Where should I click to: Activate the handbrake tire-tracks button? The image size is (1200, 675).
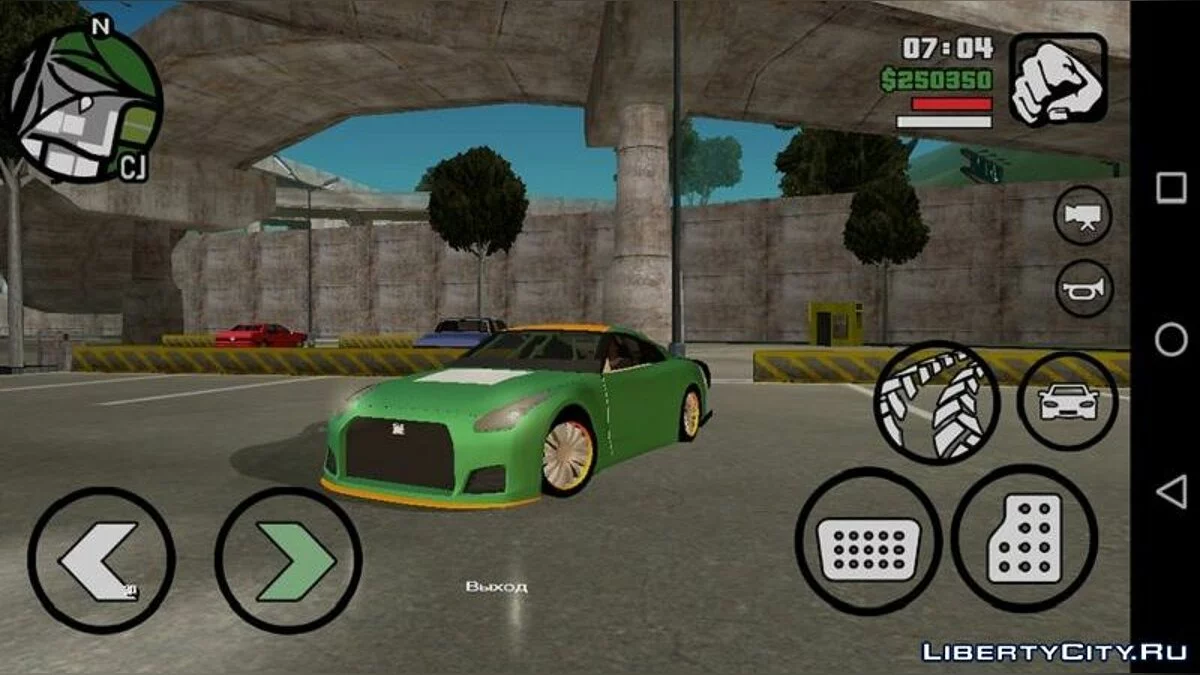[x=936, y=402]
